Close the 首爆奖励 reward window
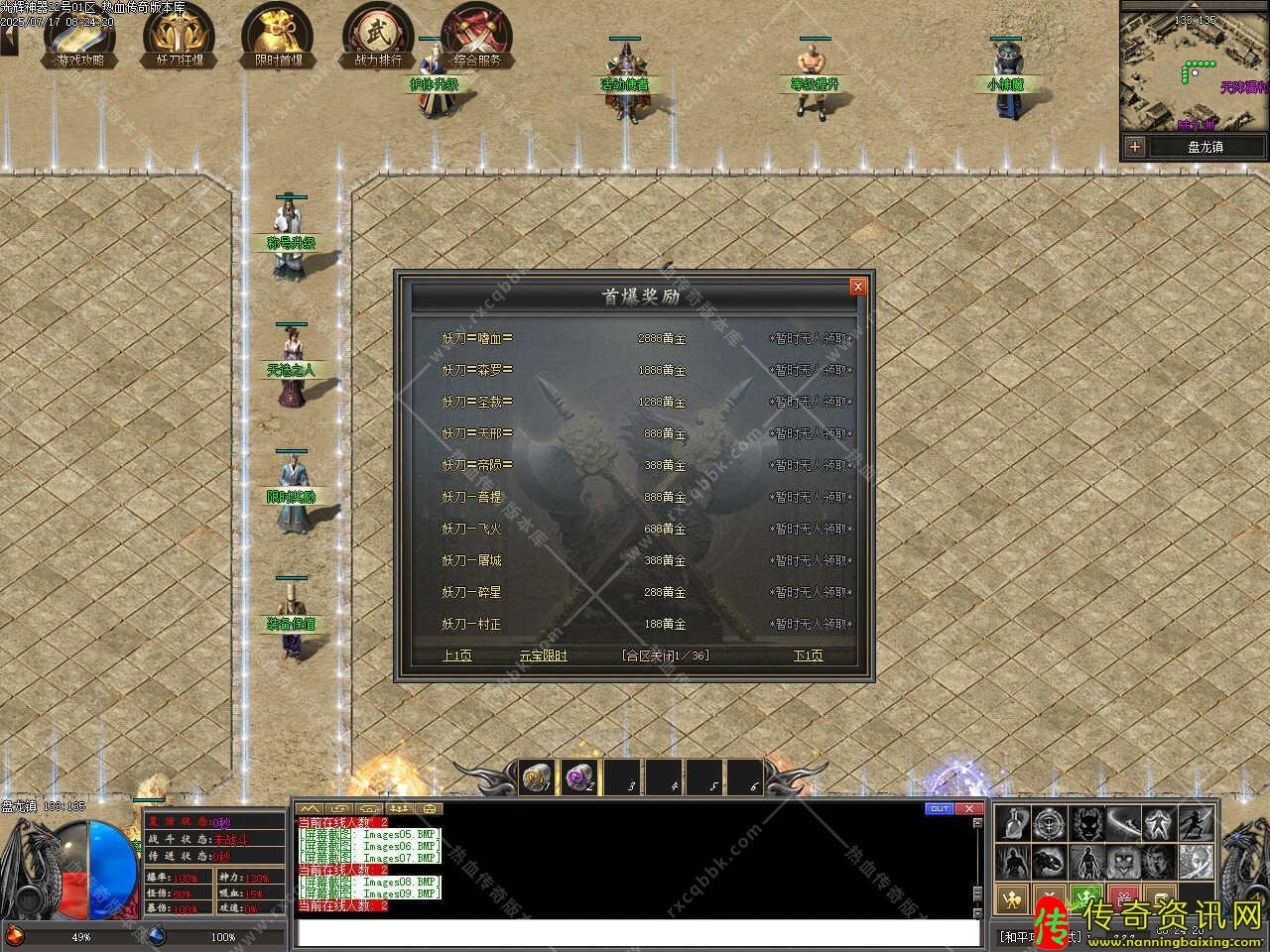Image resolution: width=1270 pixels, height=952 pixels. pos(857,287)
